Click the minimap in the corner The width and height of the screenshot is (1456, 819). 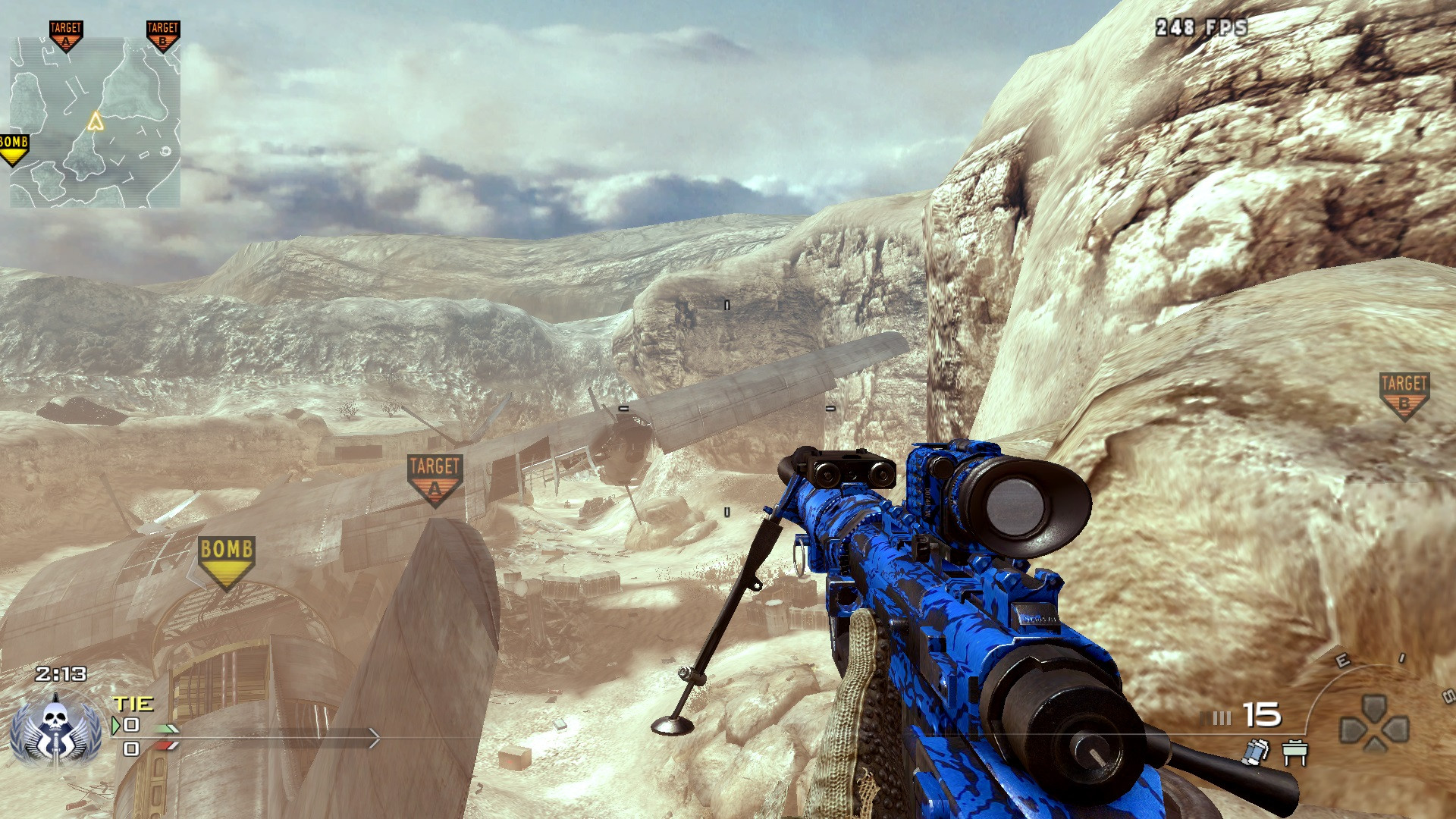point(95,123)
